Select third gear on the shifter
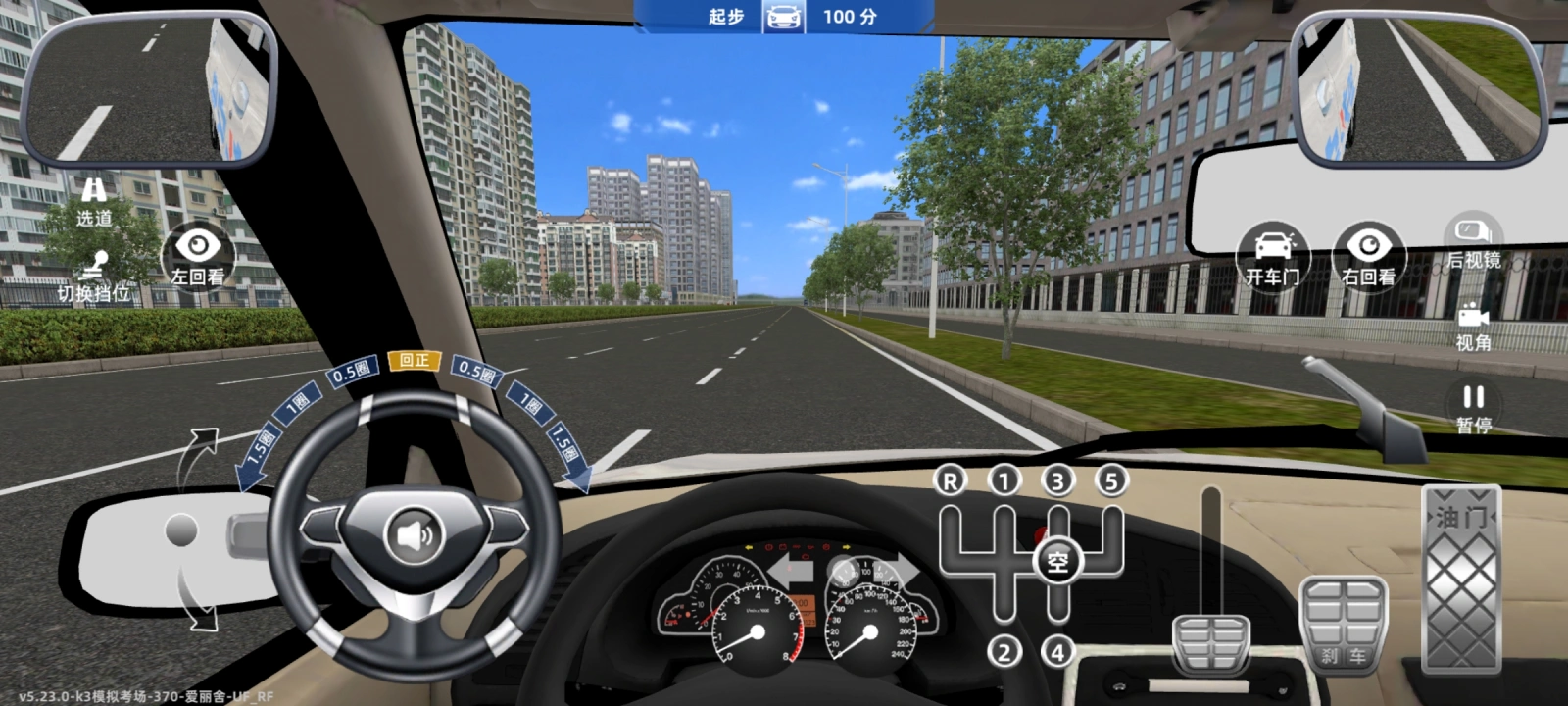Screen dimensions: 1568x706 1056,480
